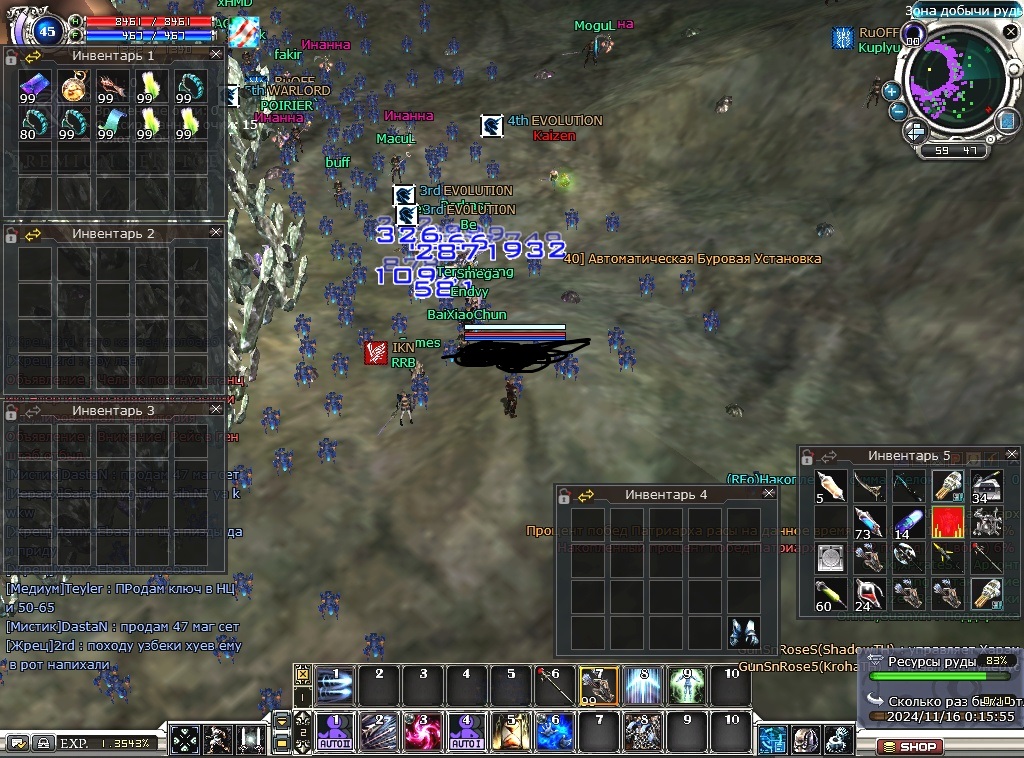Toggle the lock on Инвентарь 4
Screen dimensions: 1024x758
tap(565, 495)
